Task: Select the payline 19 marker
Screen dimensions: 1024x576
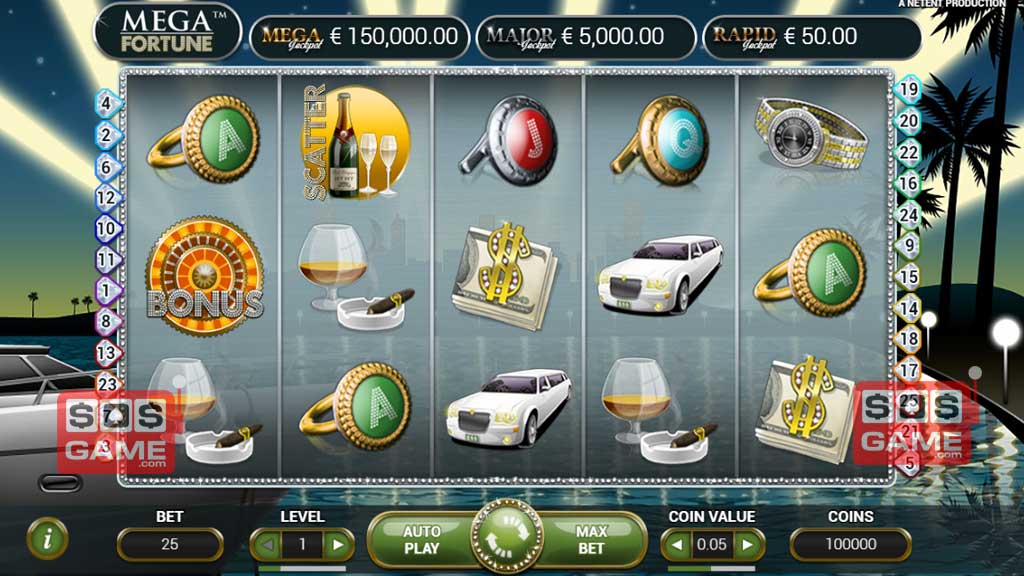Action: point(909,89)
